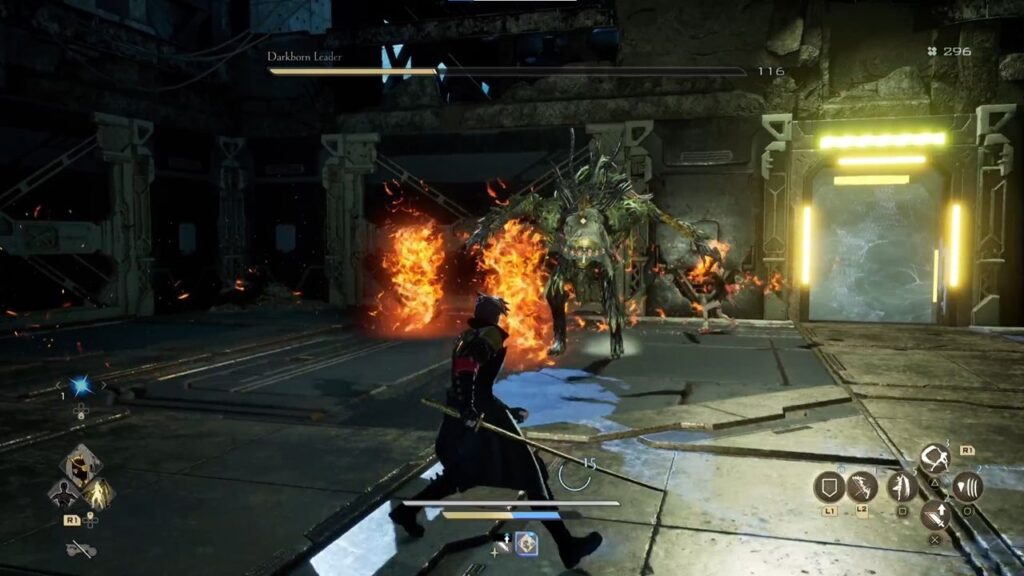Select the blue star quick item

[x=80, y=385]
